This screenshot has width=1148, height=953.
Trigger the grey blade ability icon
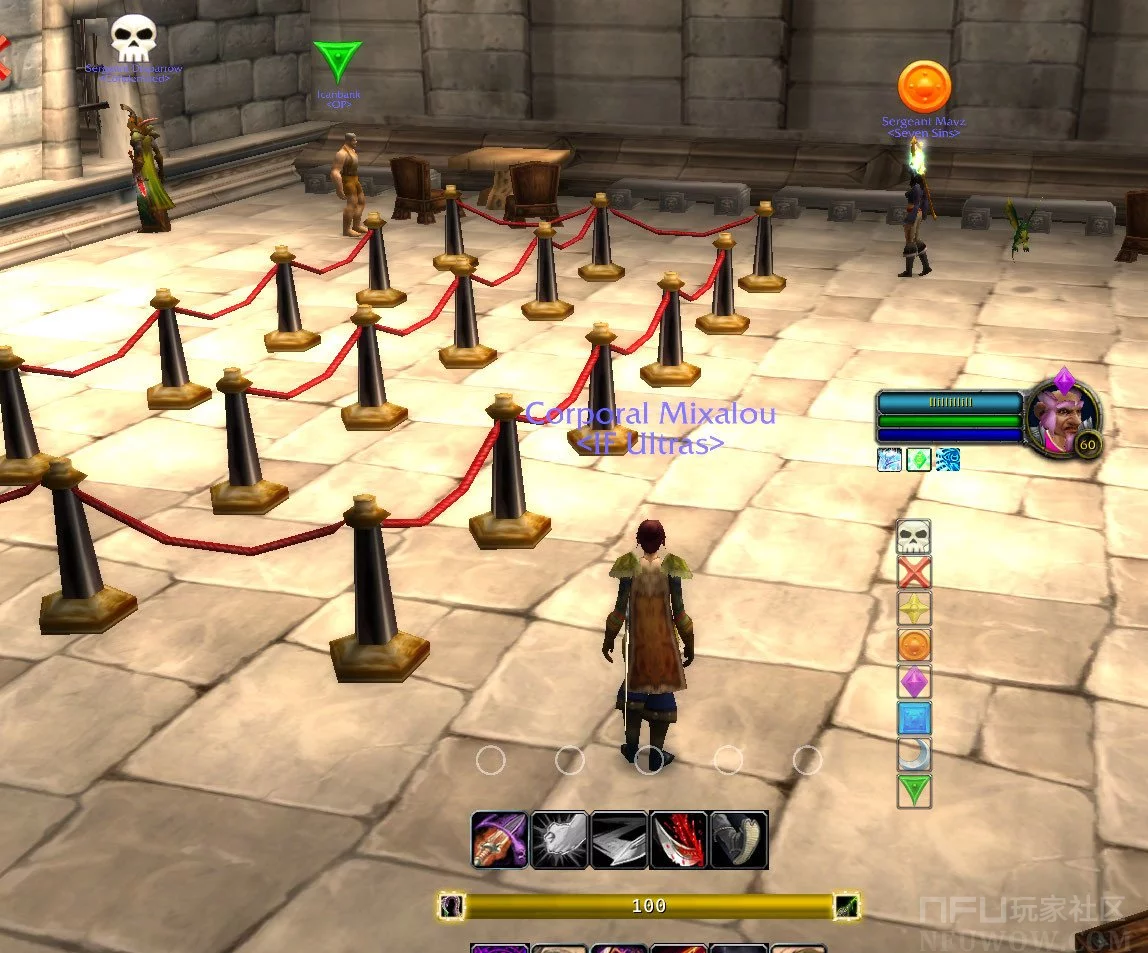tap(619, 839)
